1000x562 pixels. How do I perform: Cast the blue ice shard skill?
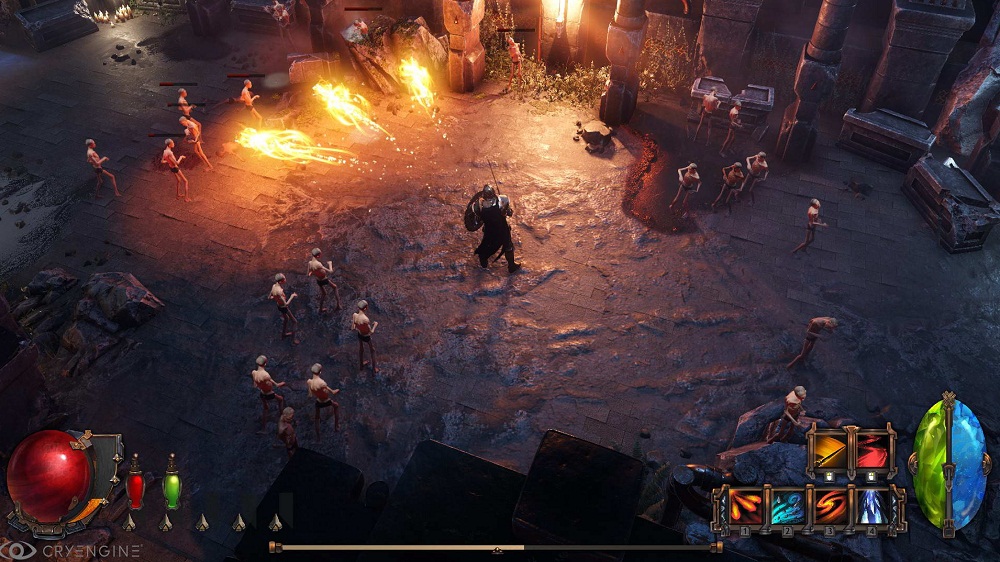tap(875, 507)
